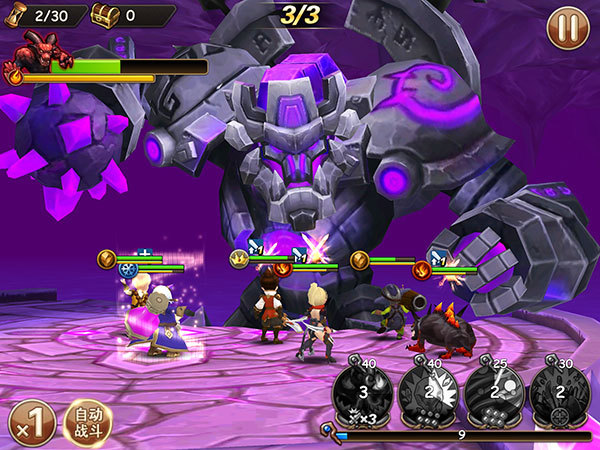This screenshot has width=600, height=450.
Task: Enable auto battle (自动战斗)
Action: [x=88, y=423]
